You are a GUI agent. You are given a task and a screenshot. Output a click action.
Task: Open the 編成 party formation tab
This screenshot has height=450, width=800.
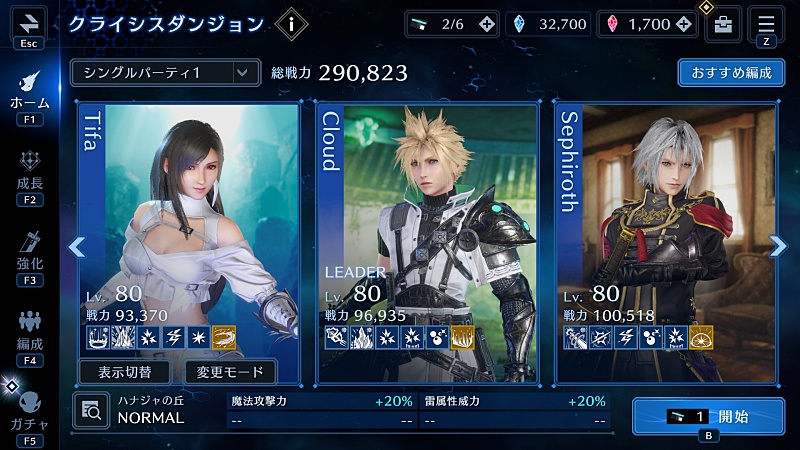pos(29,335)
